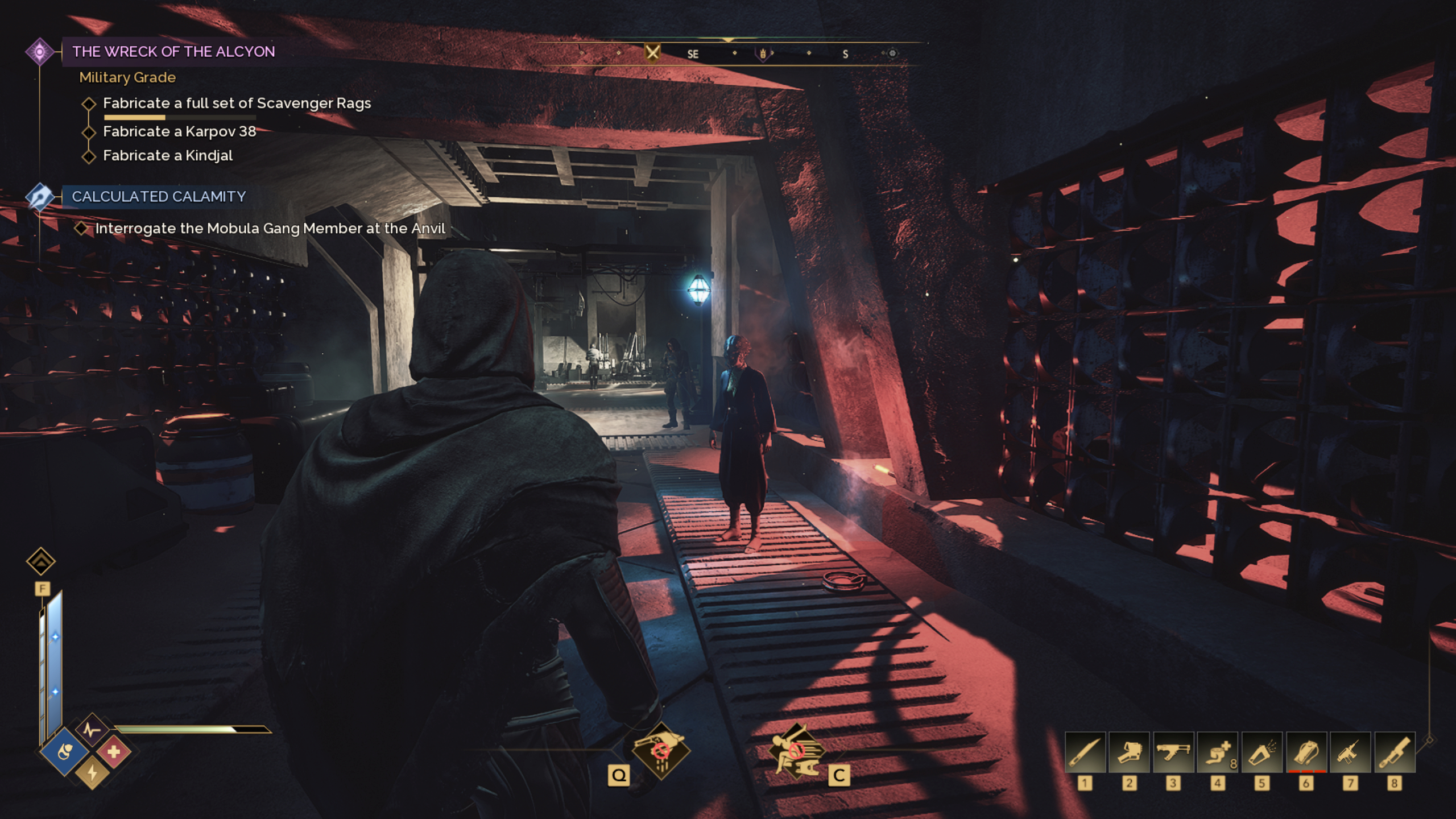
Task: Click the Wreck of the Alcyon quest title
Action: click(x=173, y=52)
